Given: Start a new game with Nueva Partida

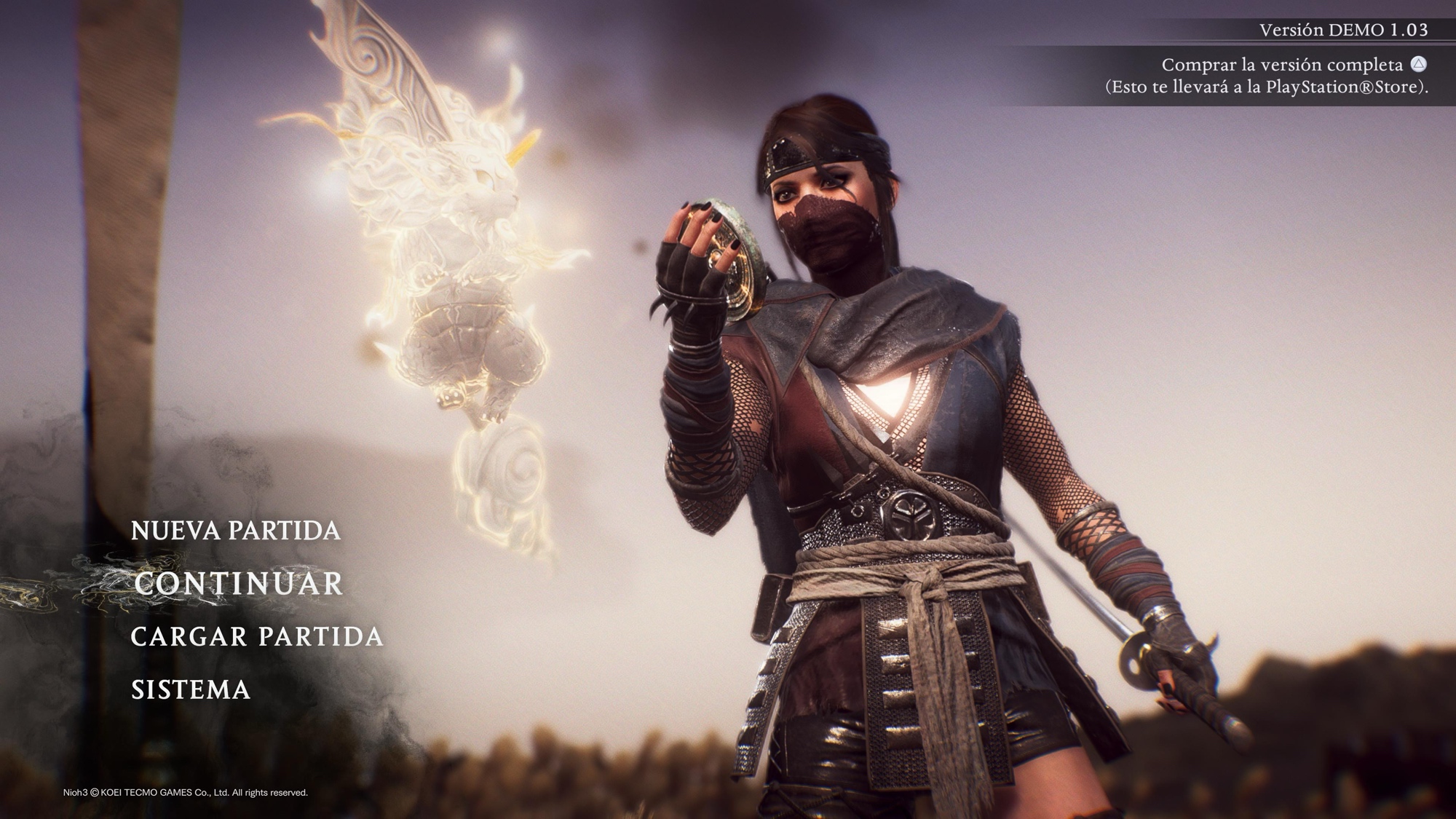Looking at the screenshot, I should coord(235,531).
